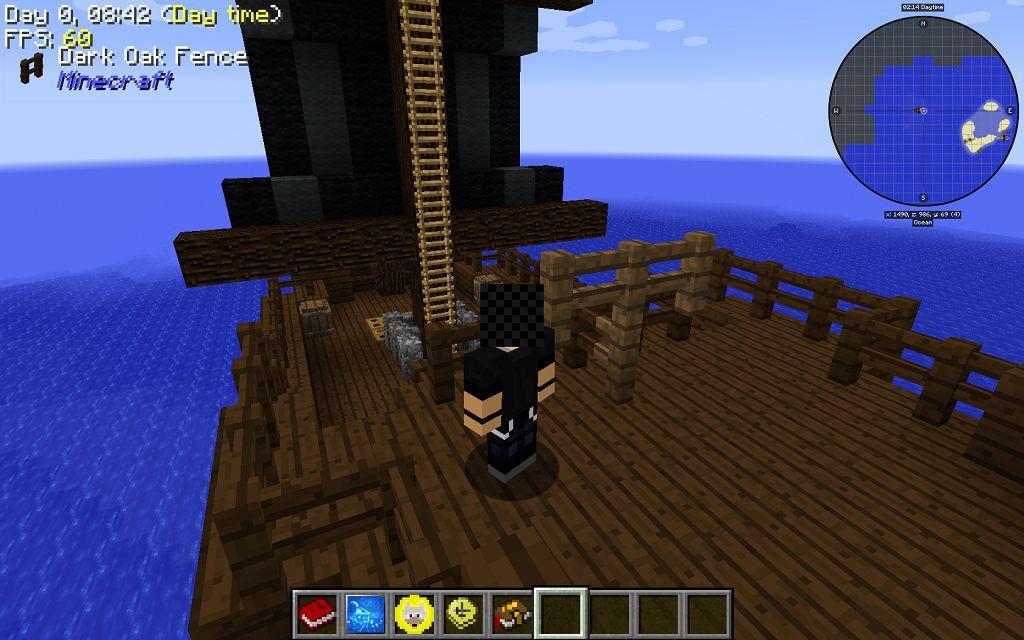Choose the yellow cat-face coin slot

[x=413, y=612]
